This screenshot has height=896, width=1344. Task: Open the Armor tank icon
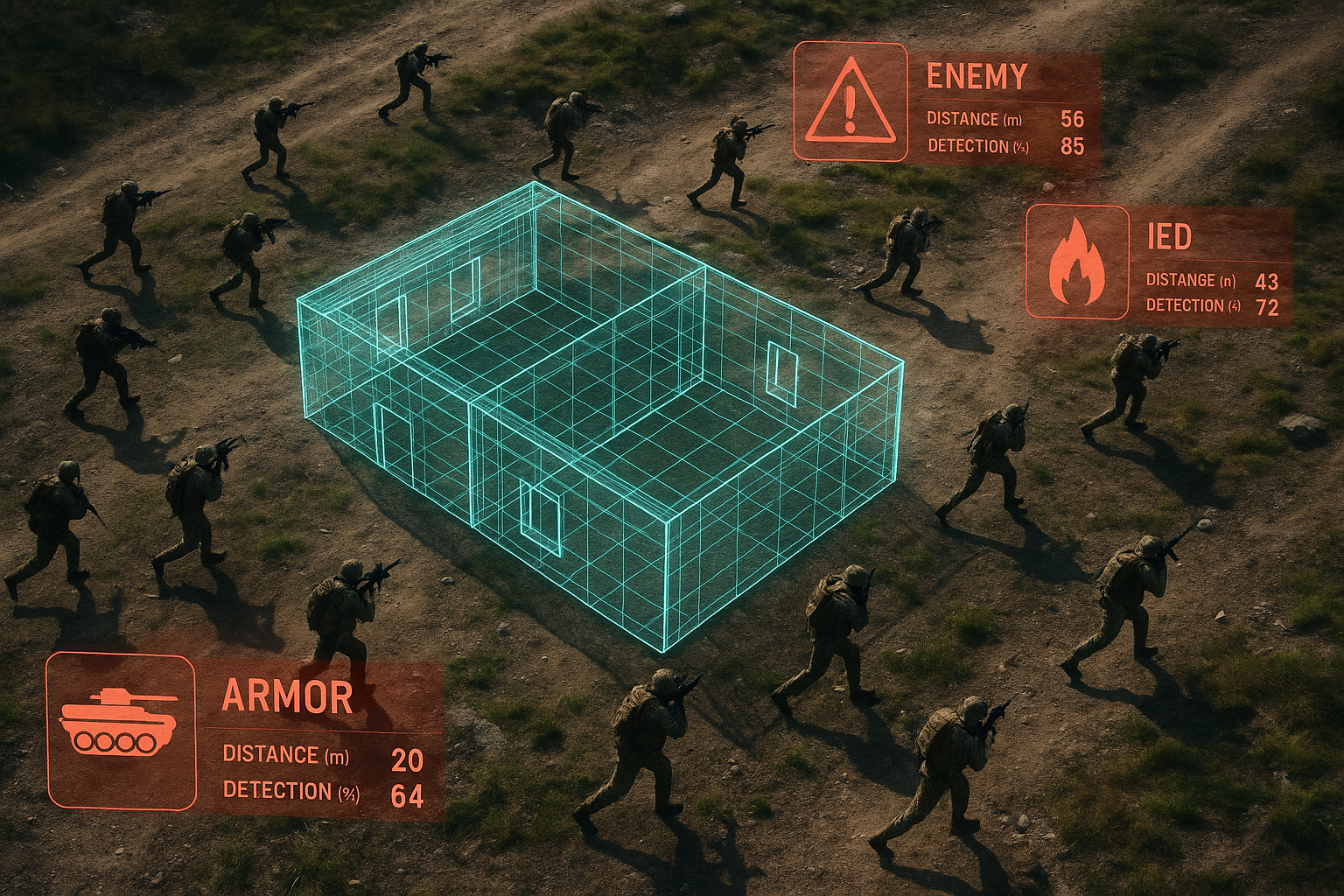pyautogui.click(x=120, y=731)
